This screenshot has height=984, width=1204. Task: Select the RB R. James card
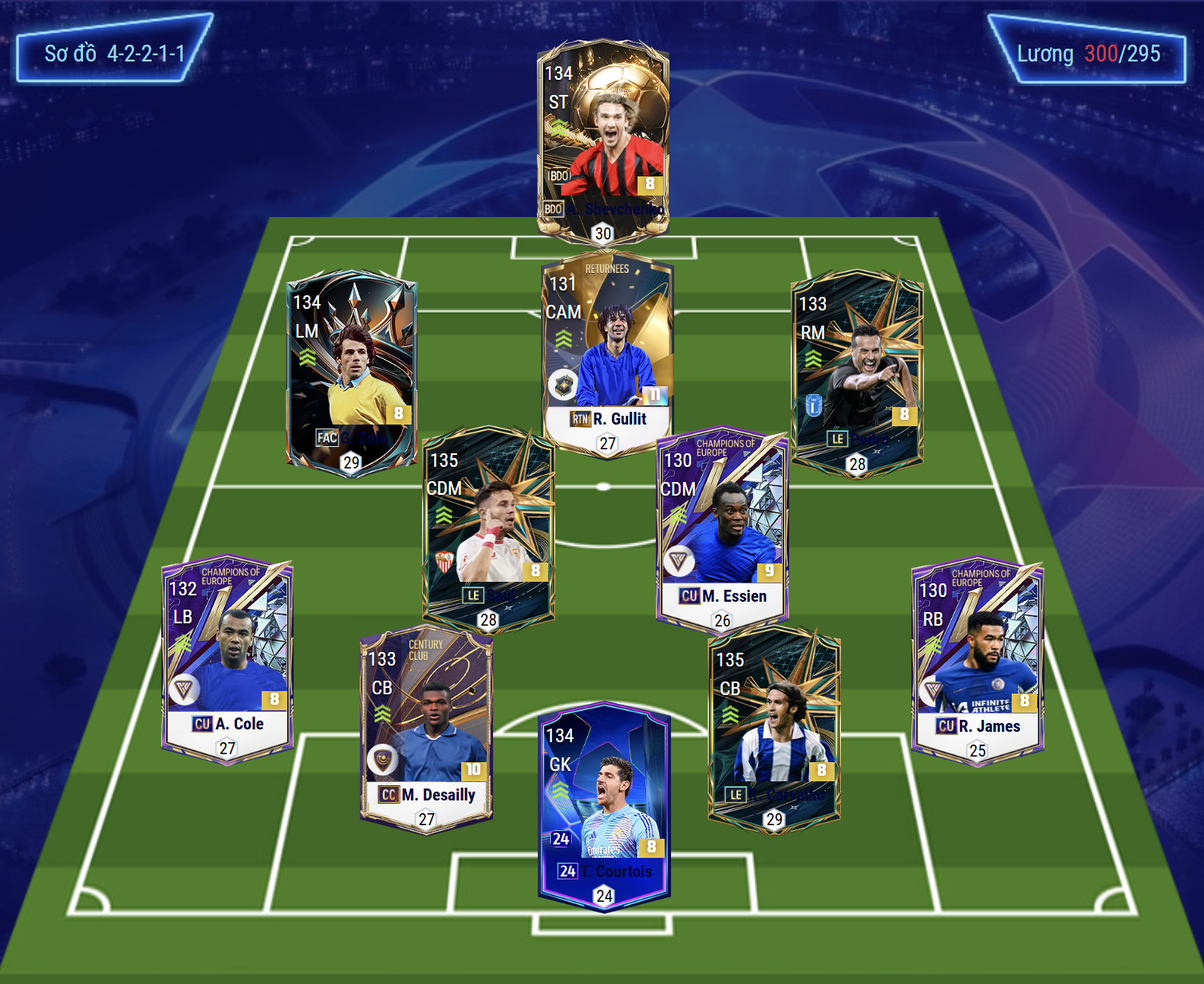point(977,660)
